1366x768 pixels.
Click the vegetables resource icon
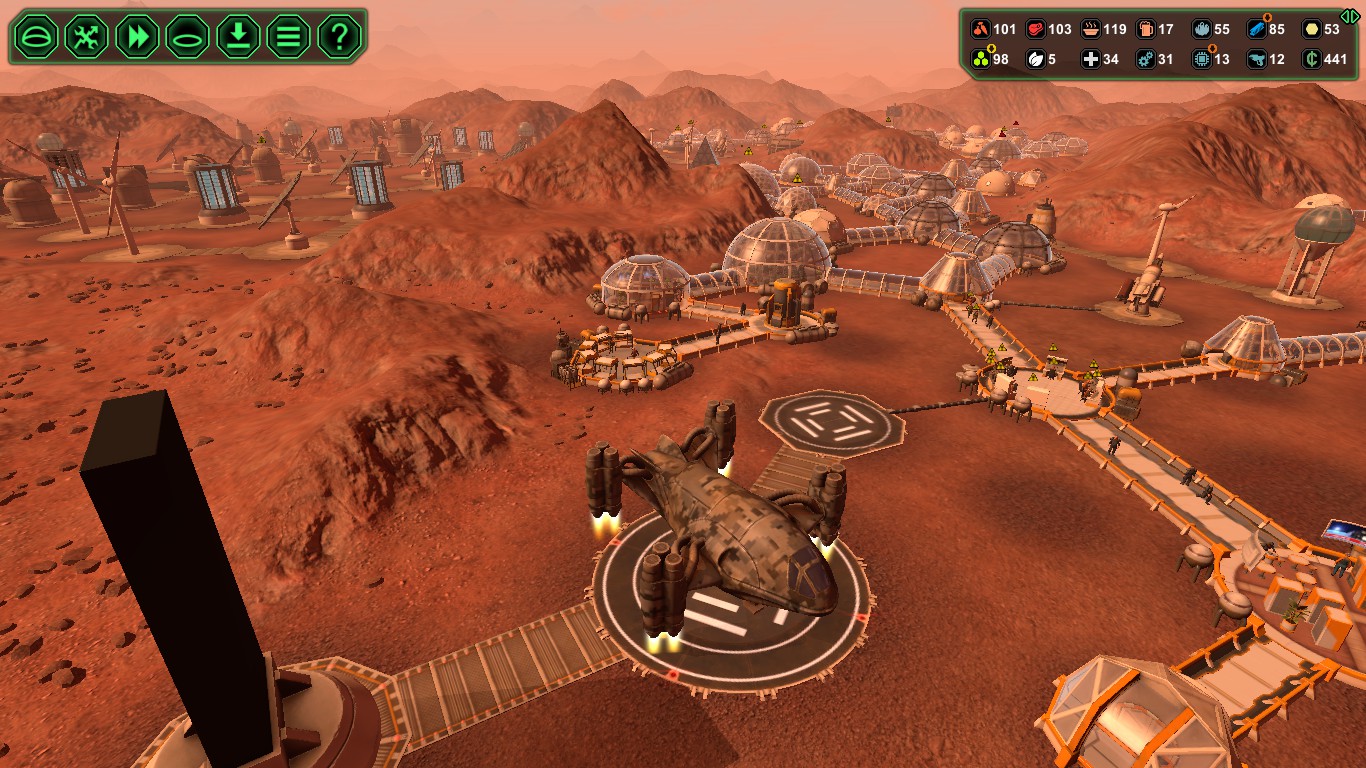(x=981, y=28)
